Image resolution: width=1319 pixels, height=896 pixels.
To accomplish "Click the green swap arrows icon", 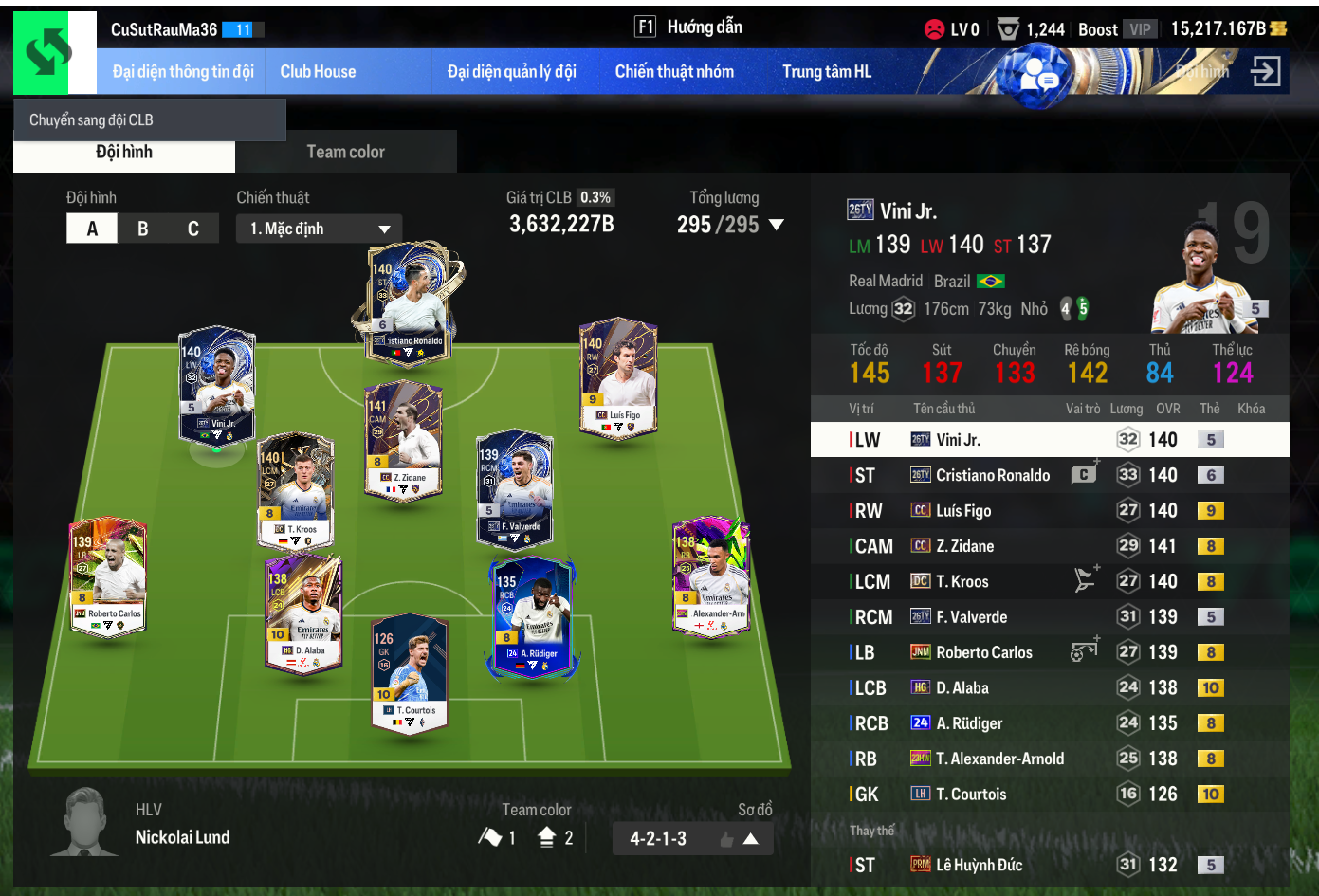I will [x=48, y=53].
